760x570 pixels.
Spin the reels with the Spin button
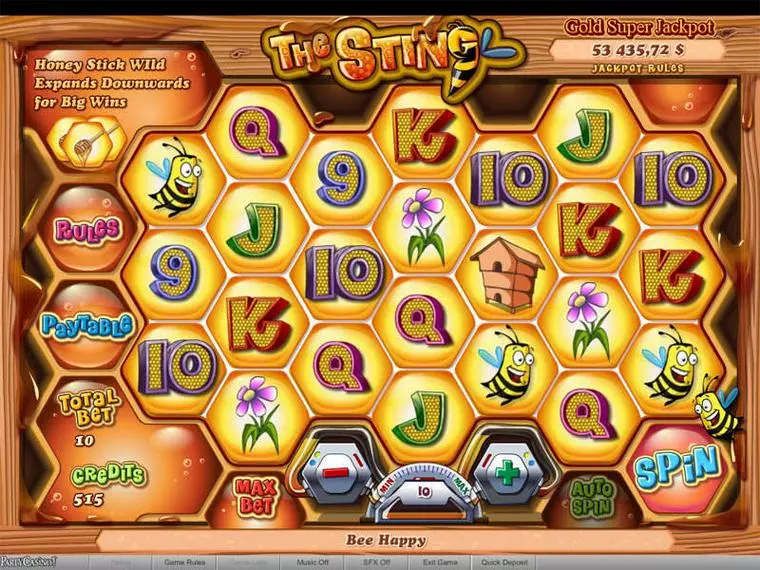pyautogui.click(x=676, y=464)
